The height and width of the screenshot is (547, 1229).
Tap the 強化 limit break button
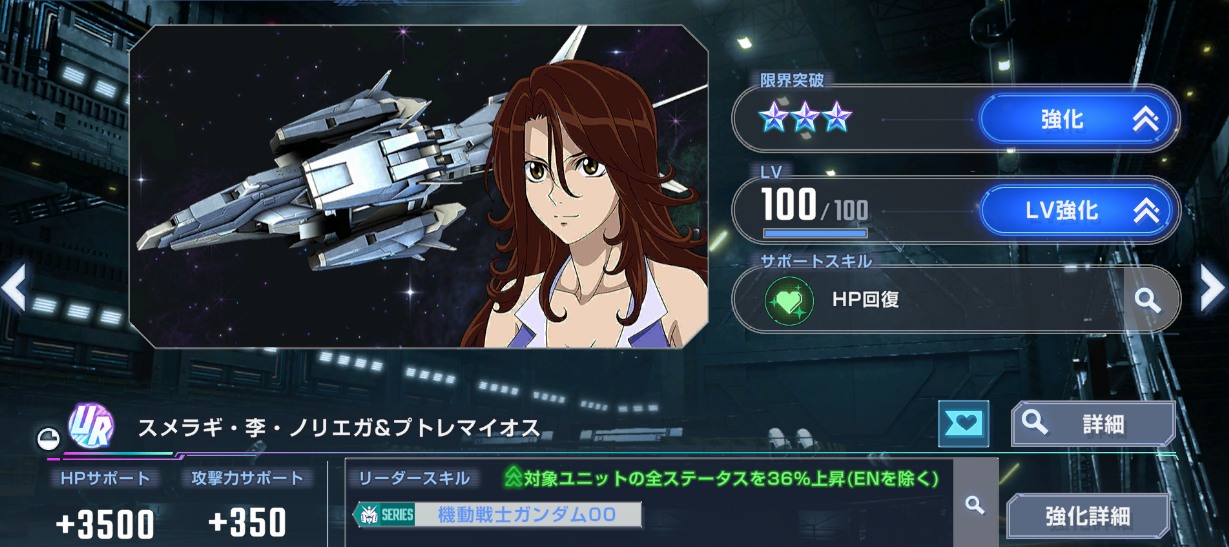point(1077,120)
